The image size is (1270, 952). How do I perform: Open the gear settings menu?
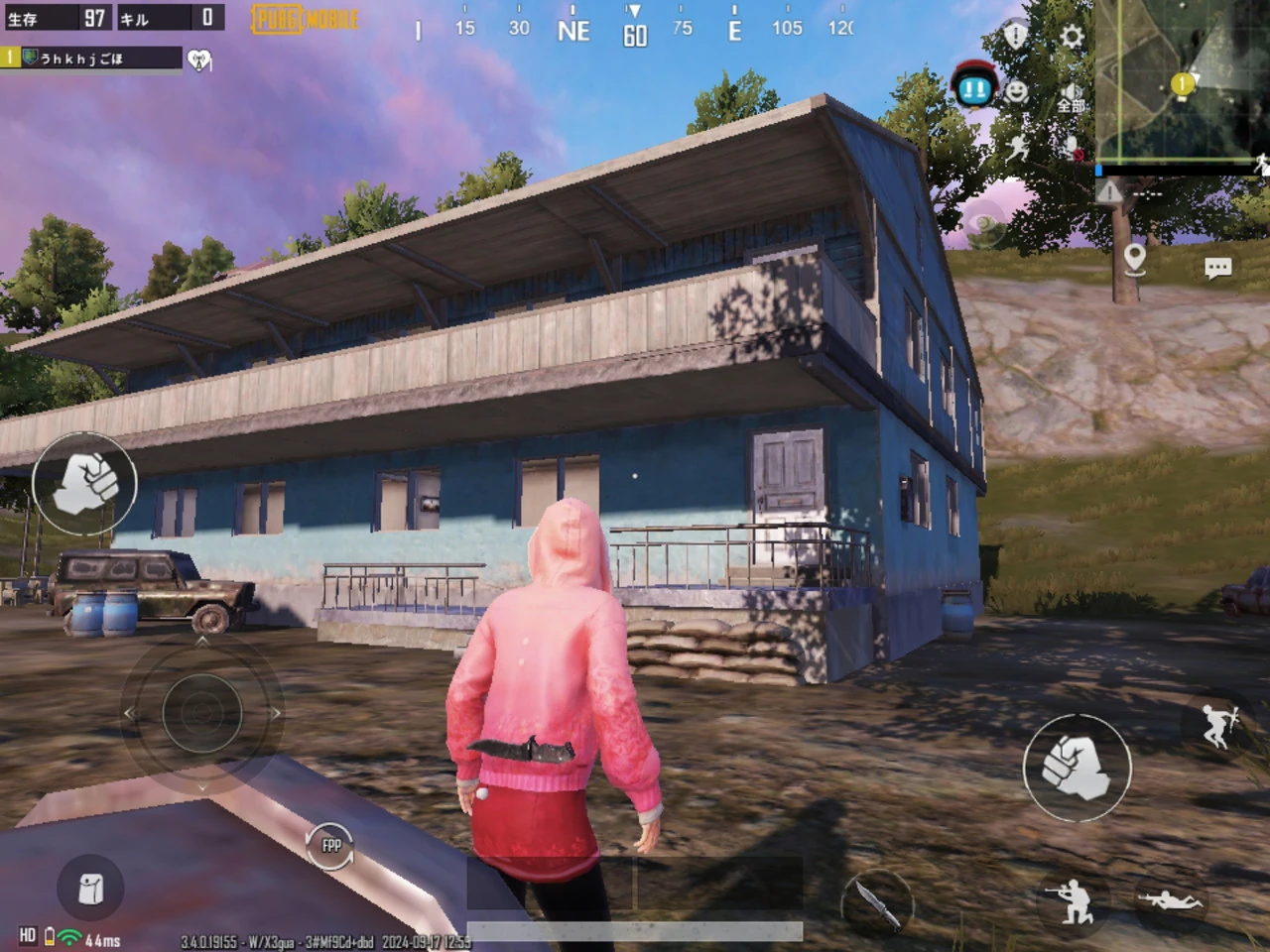[1072, 37]
